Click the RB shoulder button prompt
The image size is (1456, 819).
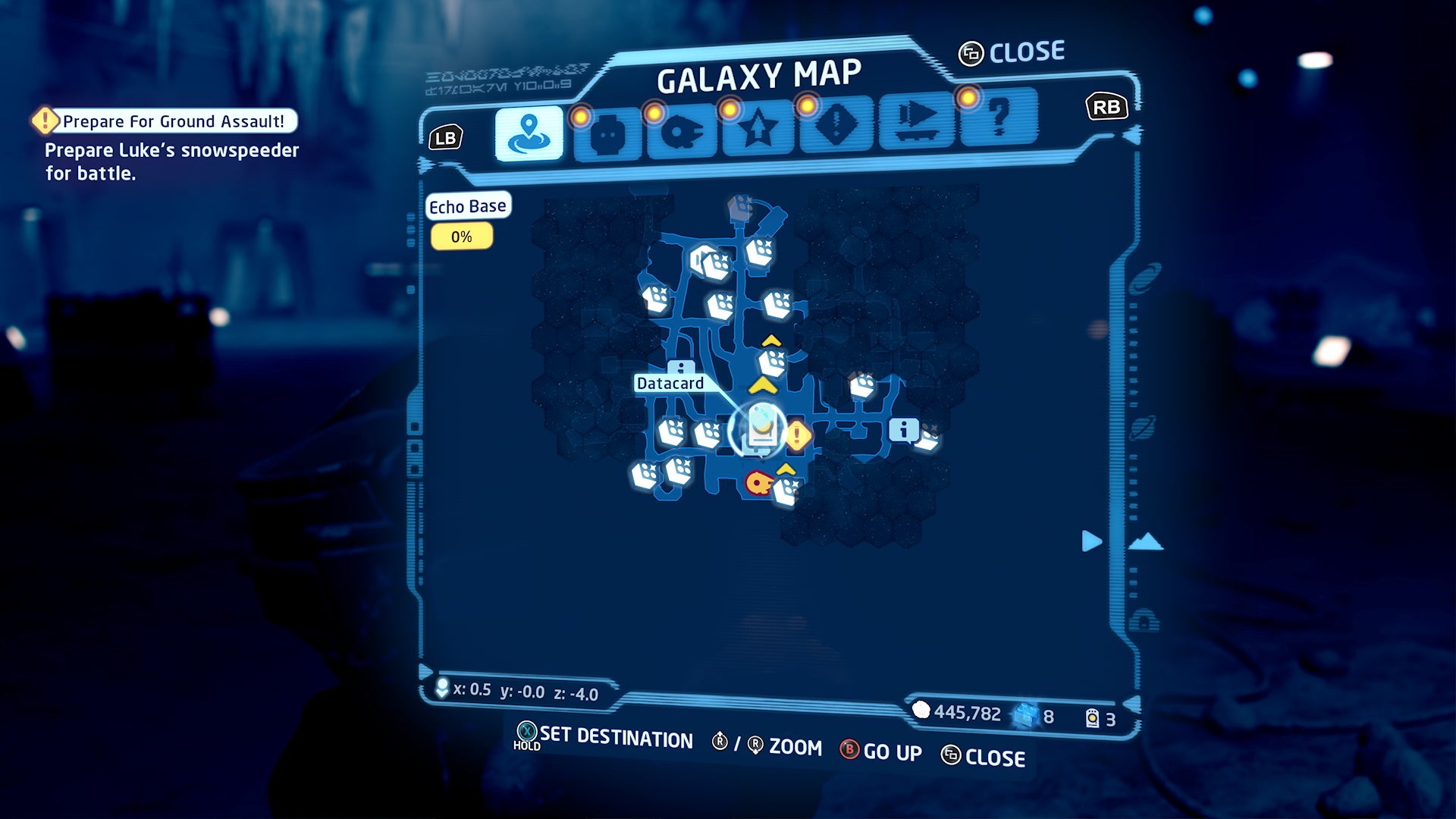(x=1105, y=107)
